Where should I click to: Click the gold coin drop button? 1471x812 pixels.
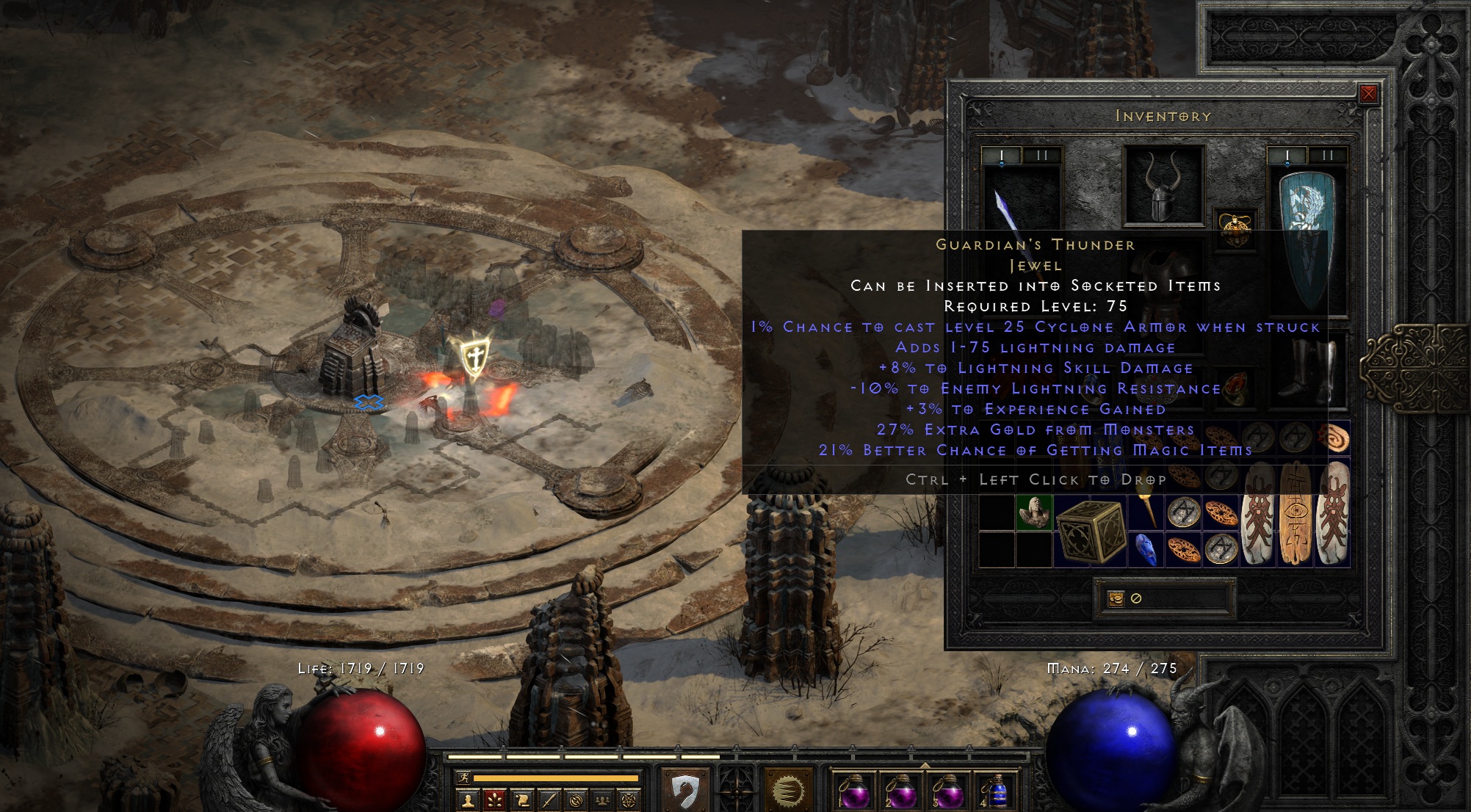point(1116,598)
